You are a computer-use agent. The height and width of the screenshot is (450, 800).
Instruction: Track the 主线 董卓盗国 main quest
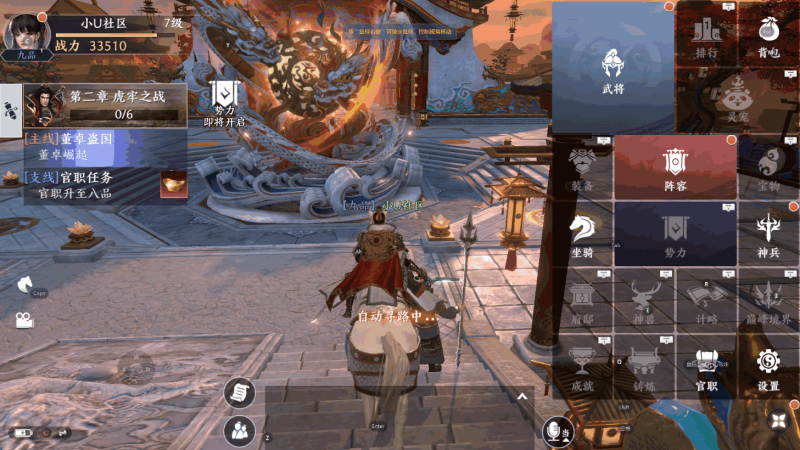click(x=90, y=147)
